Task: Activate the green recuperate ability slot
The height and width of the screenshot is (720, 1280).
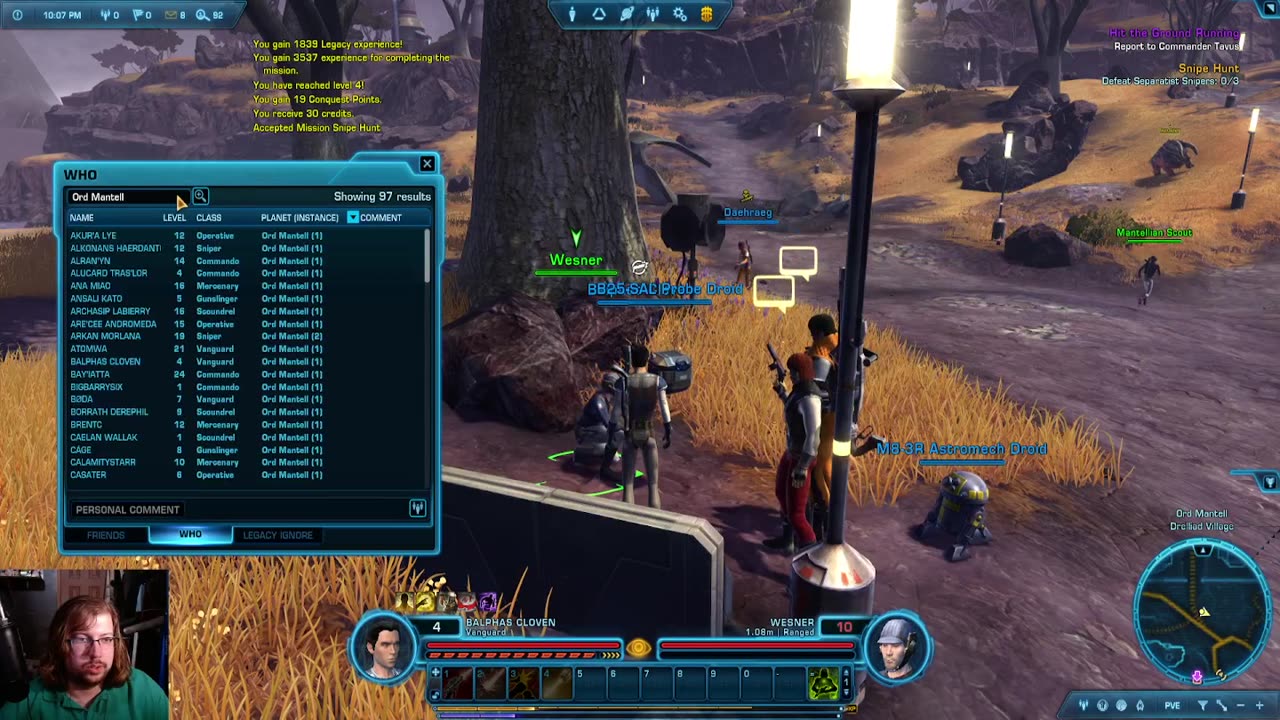Action: (823, 684)
